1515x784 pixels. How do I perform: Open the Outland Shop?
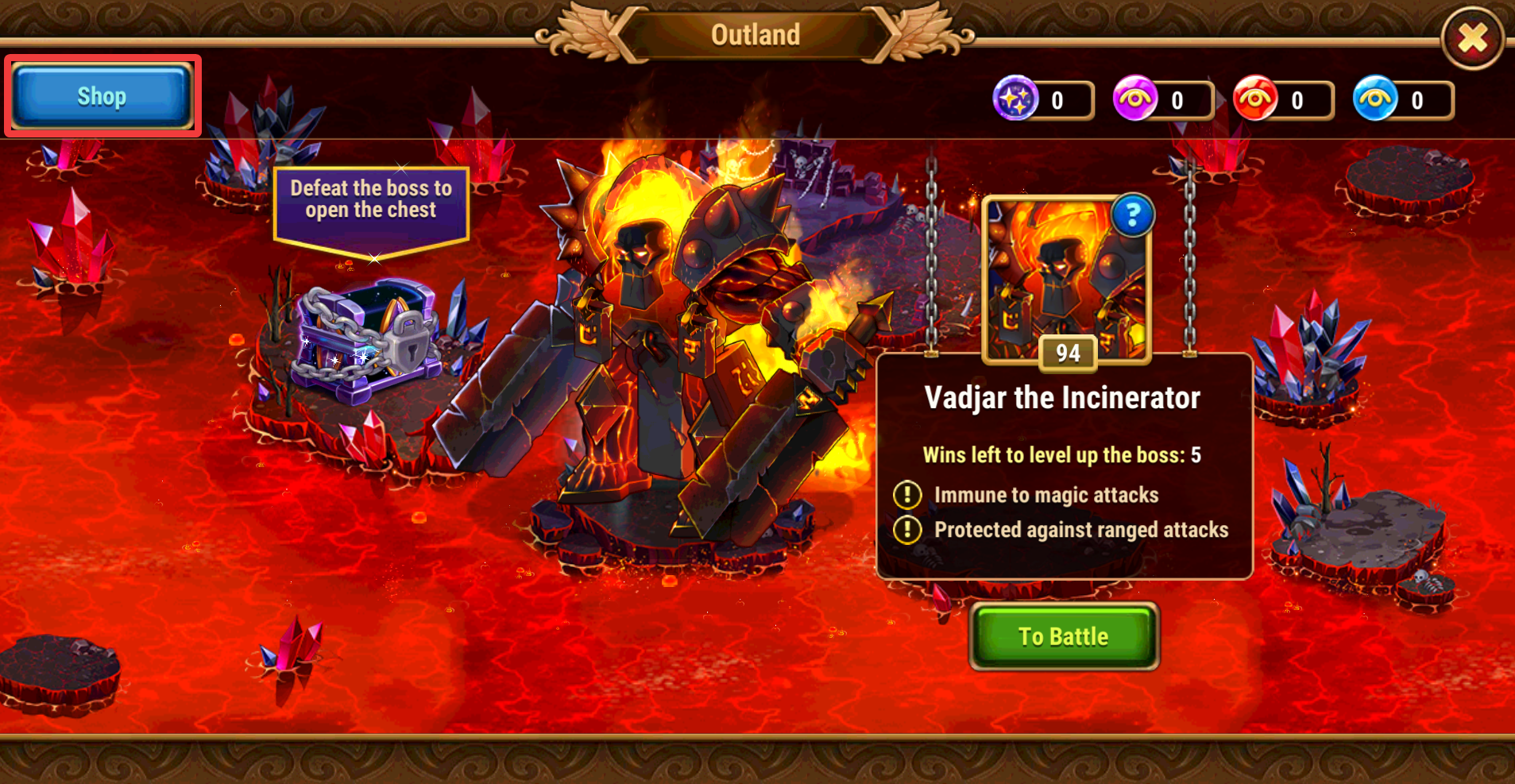pos(102,96)
